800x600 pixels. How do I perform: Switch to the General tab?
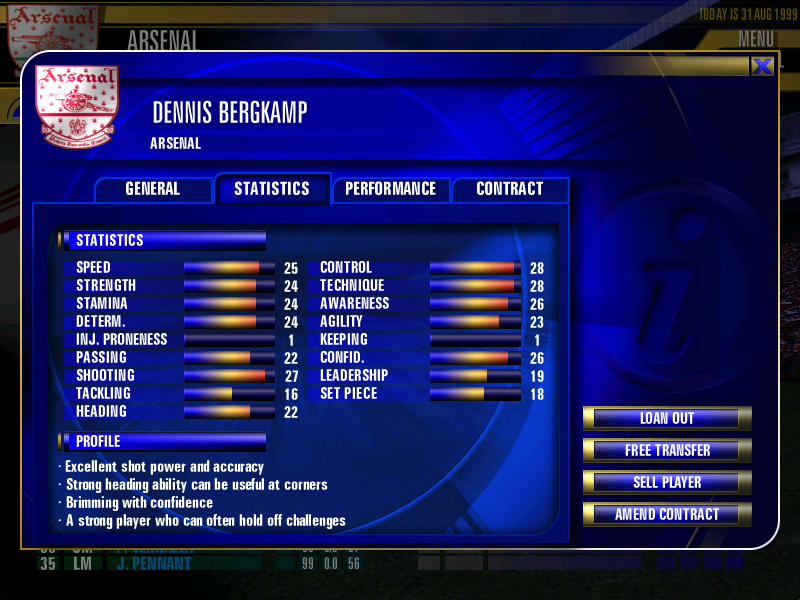pyautogui.click(x=152, y=189)
